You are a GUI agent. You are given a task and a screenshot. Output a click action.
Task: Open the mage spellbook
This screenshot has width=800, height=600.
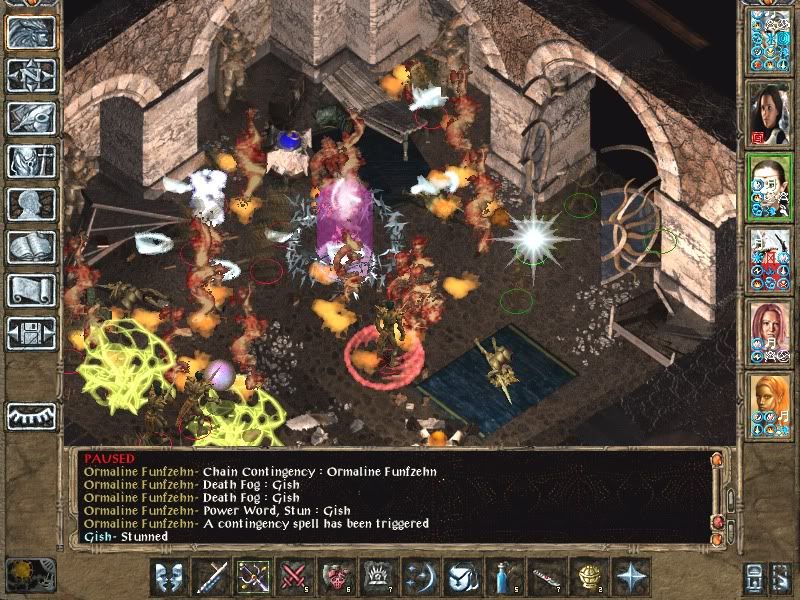tap(31, 247)
